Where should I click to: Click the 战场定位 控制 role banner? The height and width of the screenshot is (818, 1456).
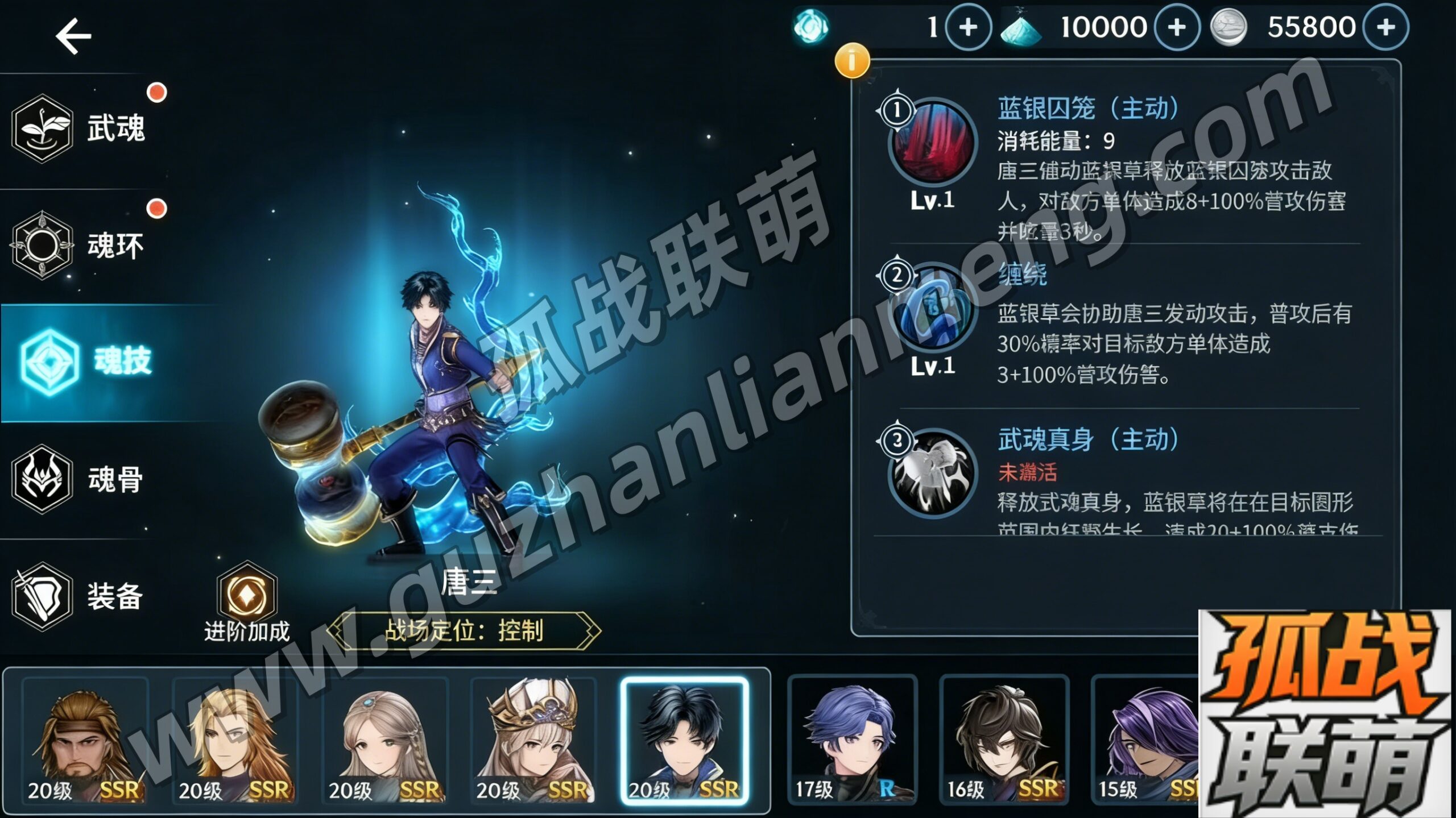pos(464,630)
